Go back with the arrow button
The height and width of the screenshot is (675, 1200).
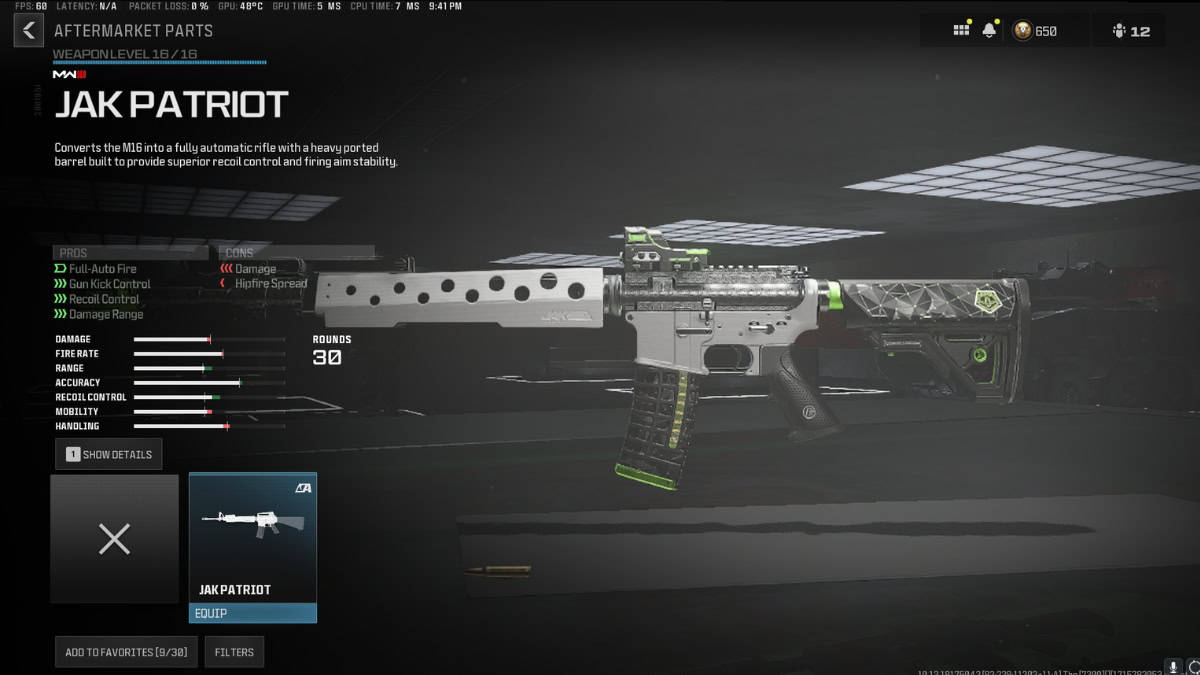28,30
